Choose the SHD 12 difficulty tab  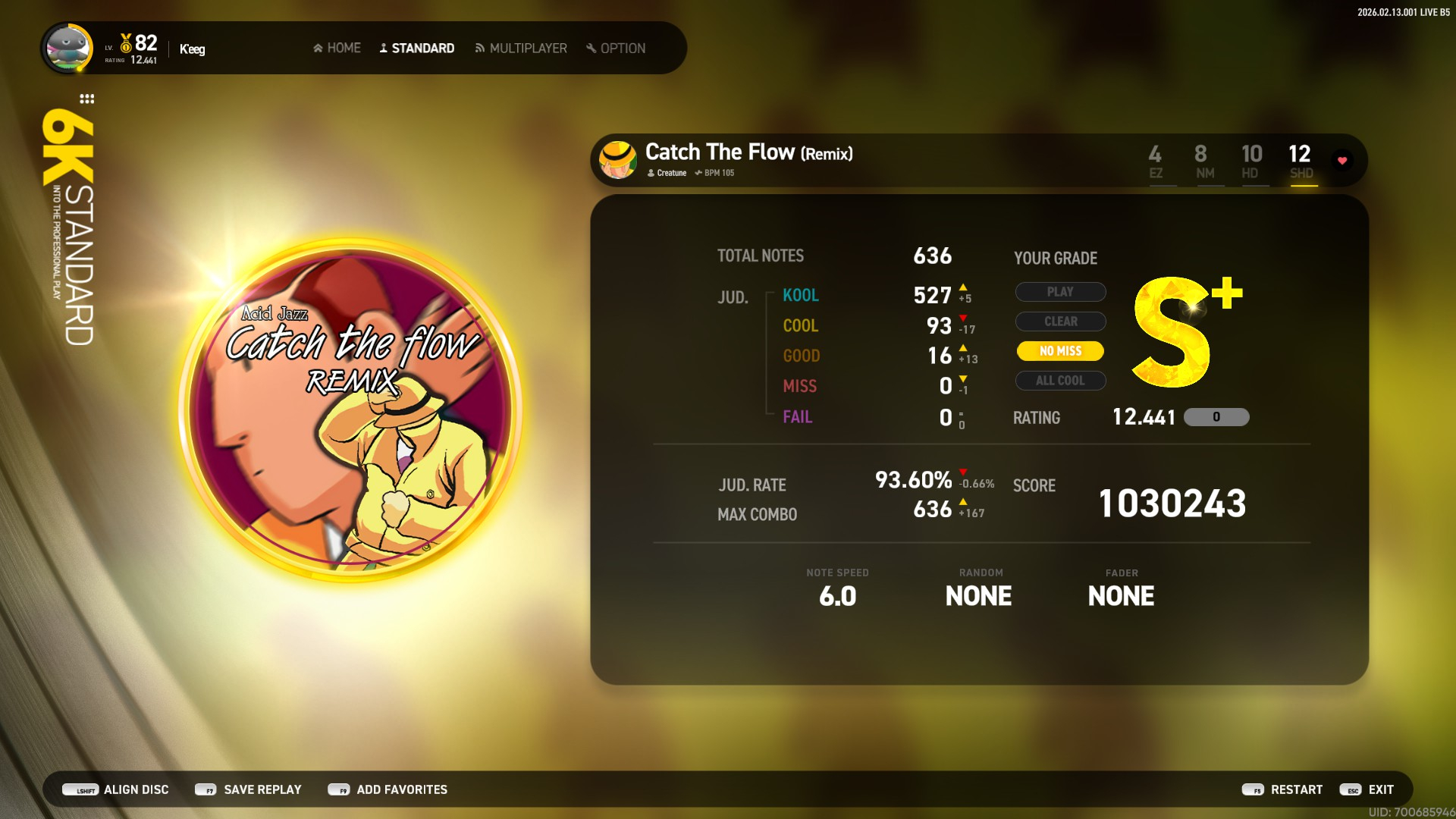pyautogui.click(x=1301, y=162)
